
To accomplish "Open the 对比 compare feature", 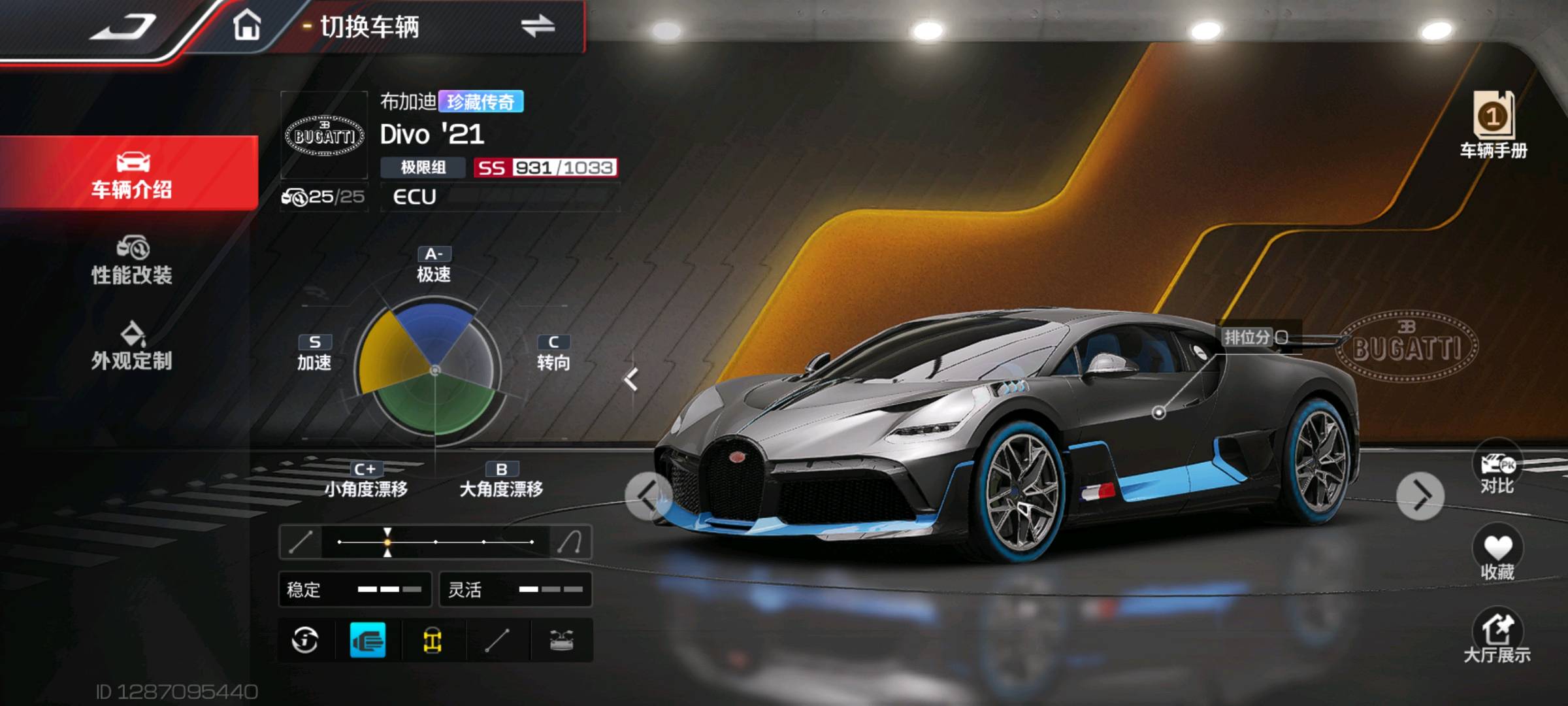I will click(1497, 471).
